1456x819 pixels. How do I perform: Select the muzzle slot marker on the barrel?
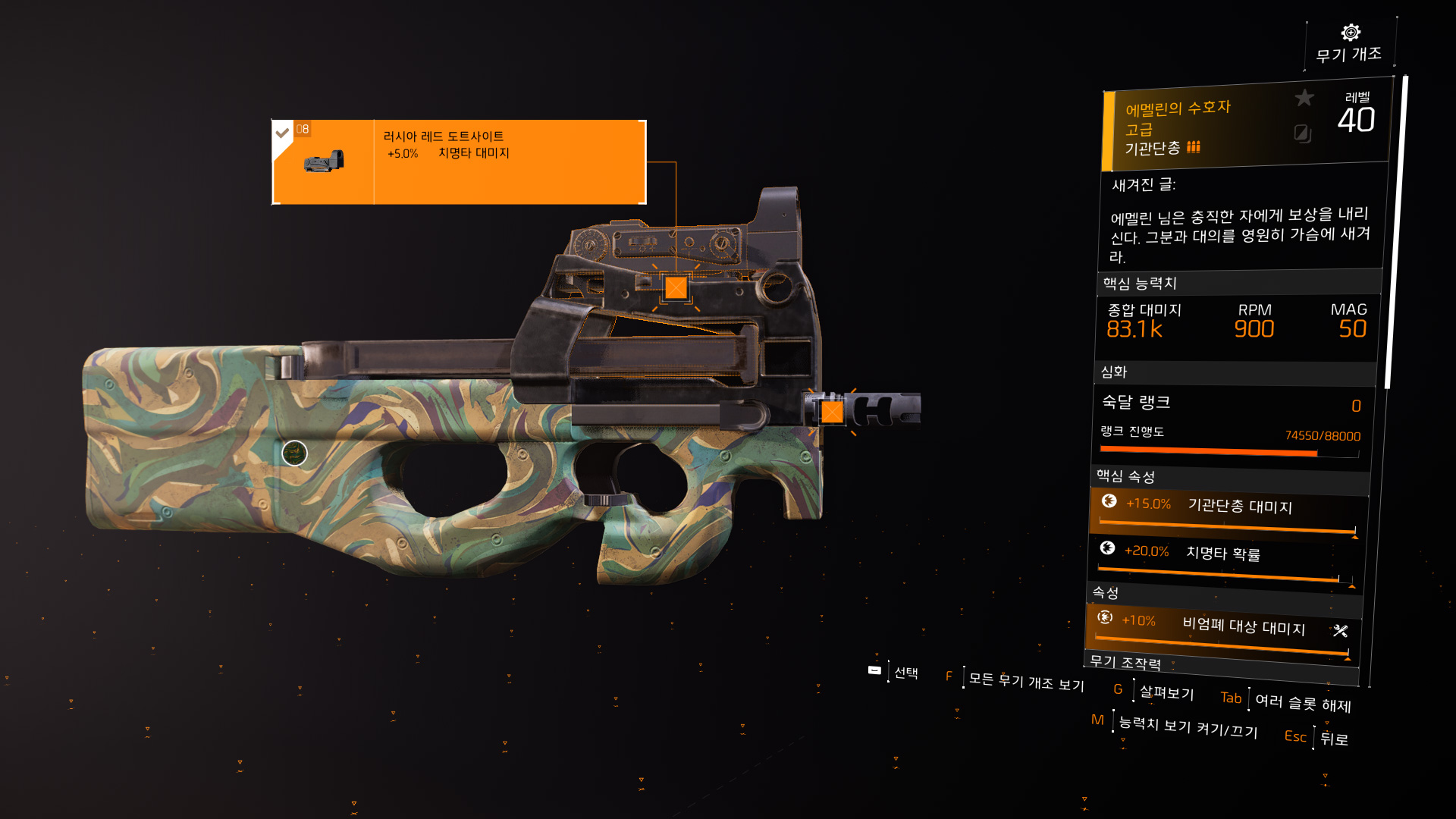pyautogui.click(x=832, y=412)
